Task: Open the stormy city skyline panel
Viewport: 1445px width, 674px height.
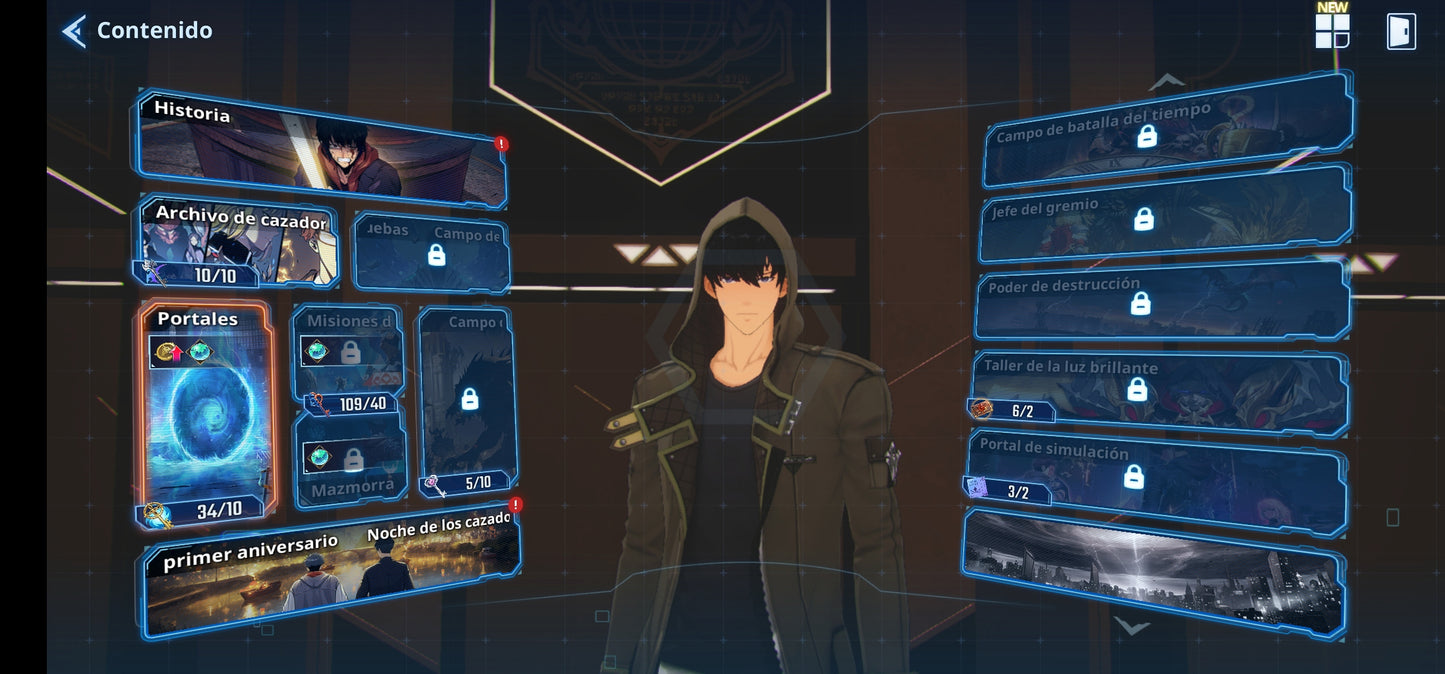Action: tap(1152, 570)
